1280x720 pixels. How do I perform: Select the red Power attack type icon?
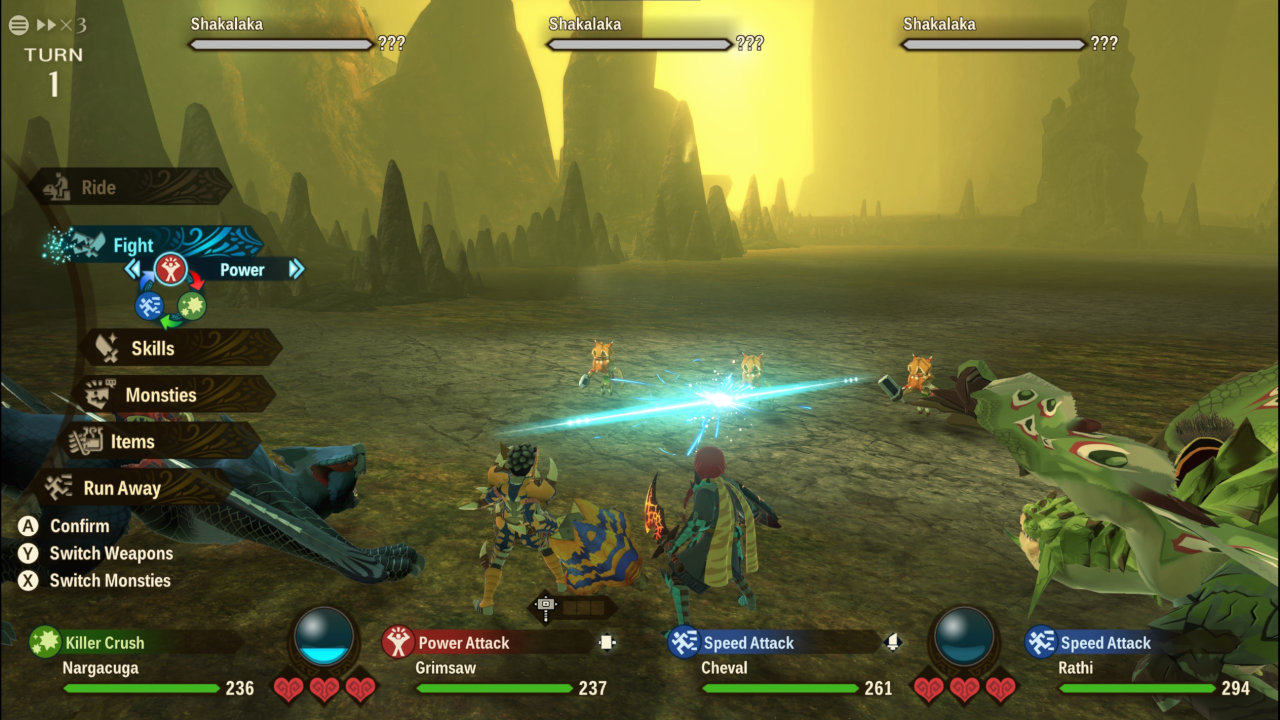(x=171, y=269)
